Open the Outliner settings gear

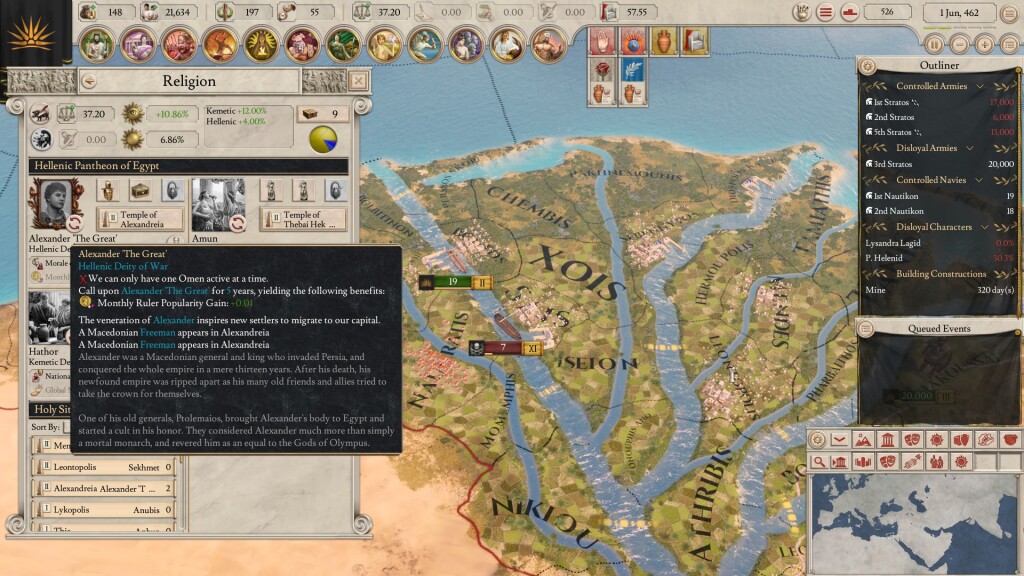point(868,66)
